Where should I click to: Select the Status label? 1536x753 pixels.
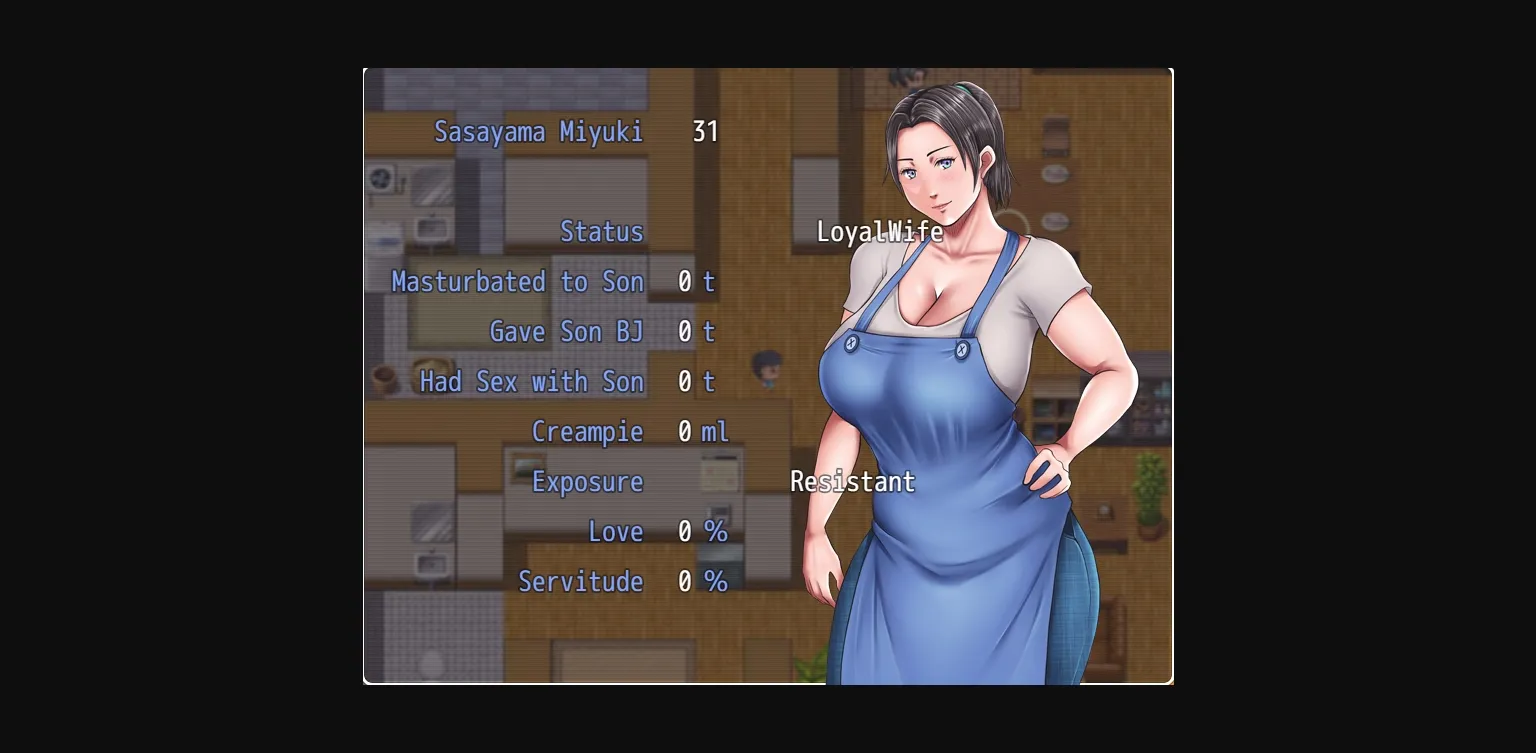pyautogui.click(x=602, y=232)
